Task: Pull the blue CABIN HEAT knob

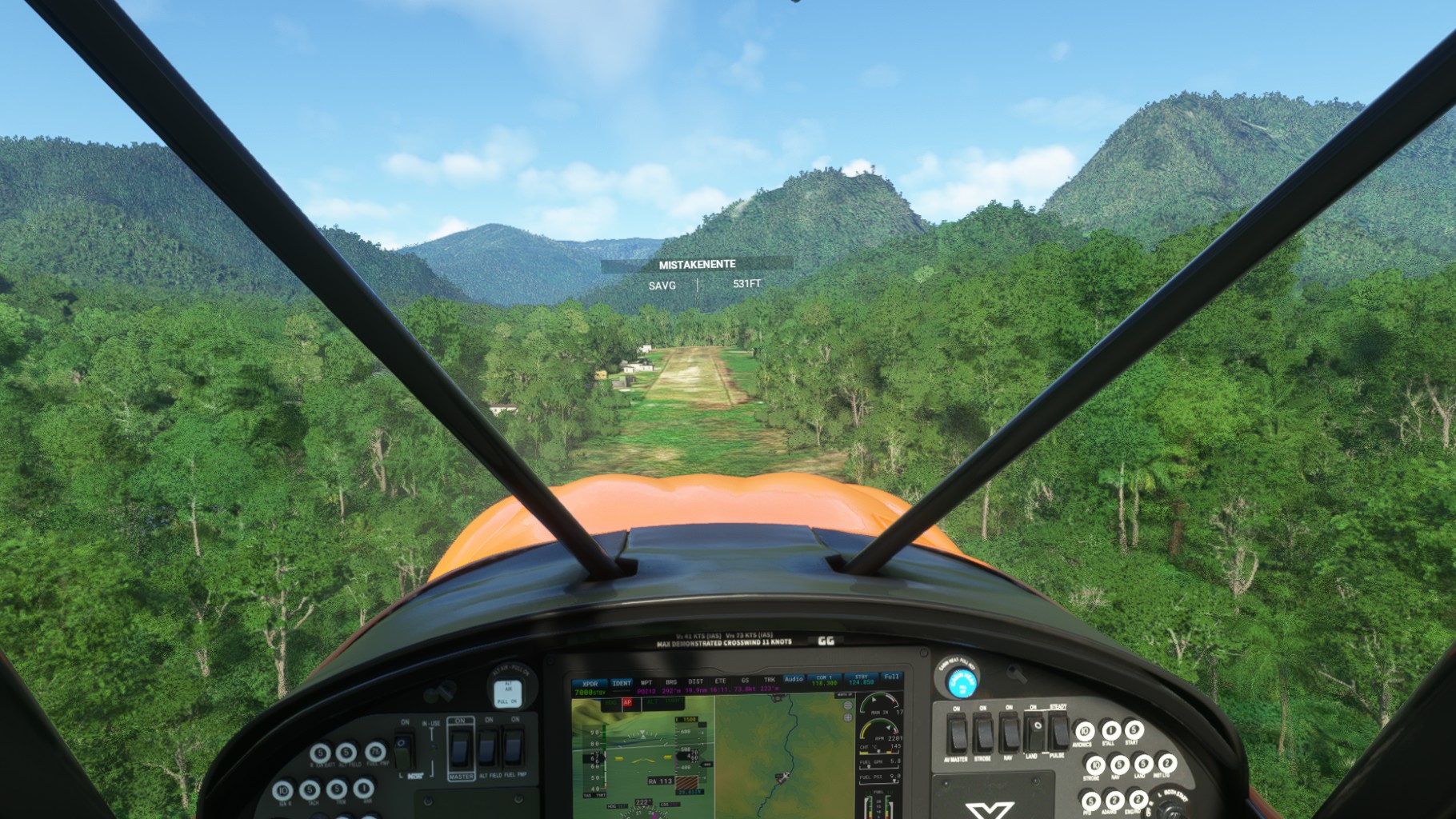Action: (x=962, y=682)
